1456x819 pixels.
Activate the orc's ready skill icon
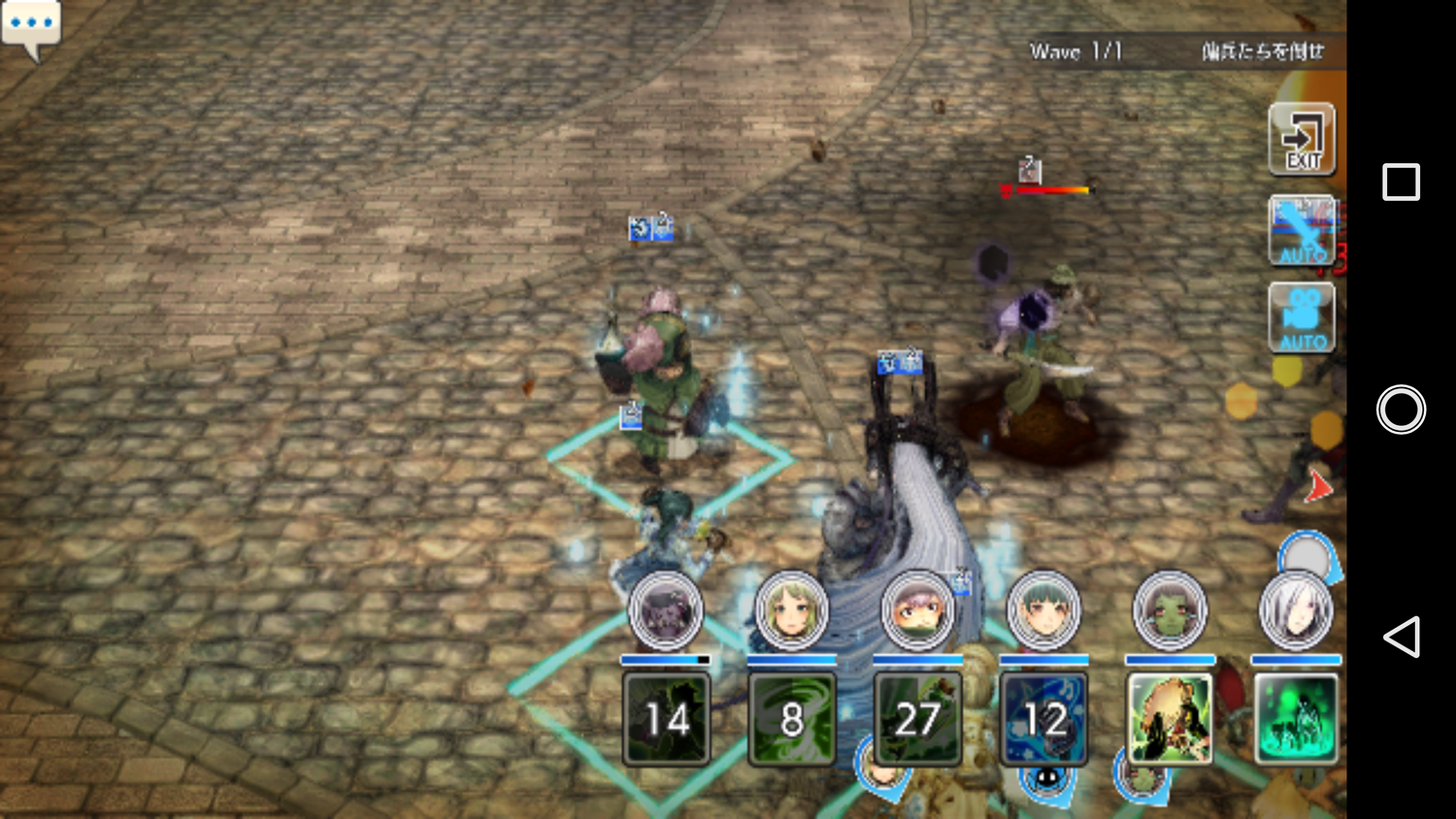pos(1170,719)
